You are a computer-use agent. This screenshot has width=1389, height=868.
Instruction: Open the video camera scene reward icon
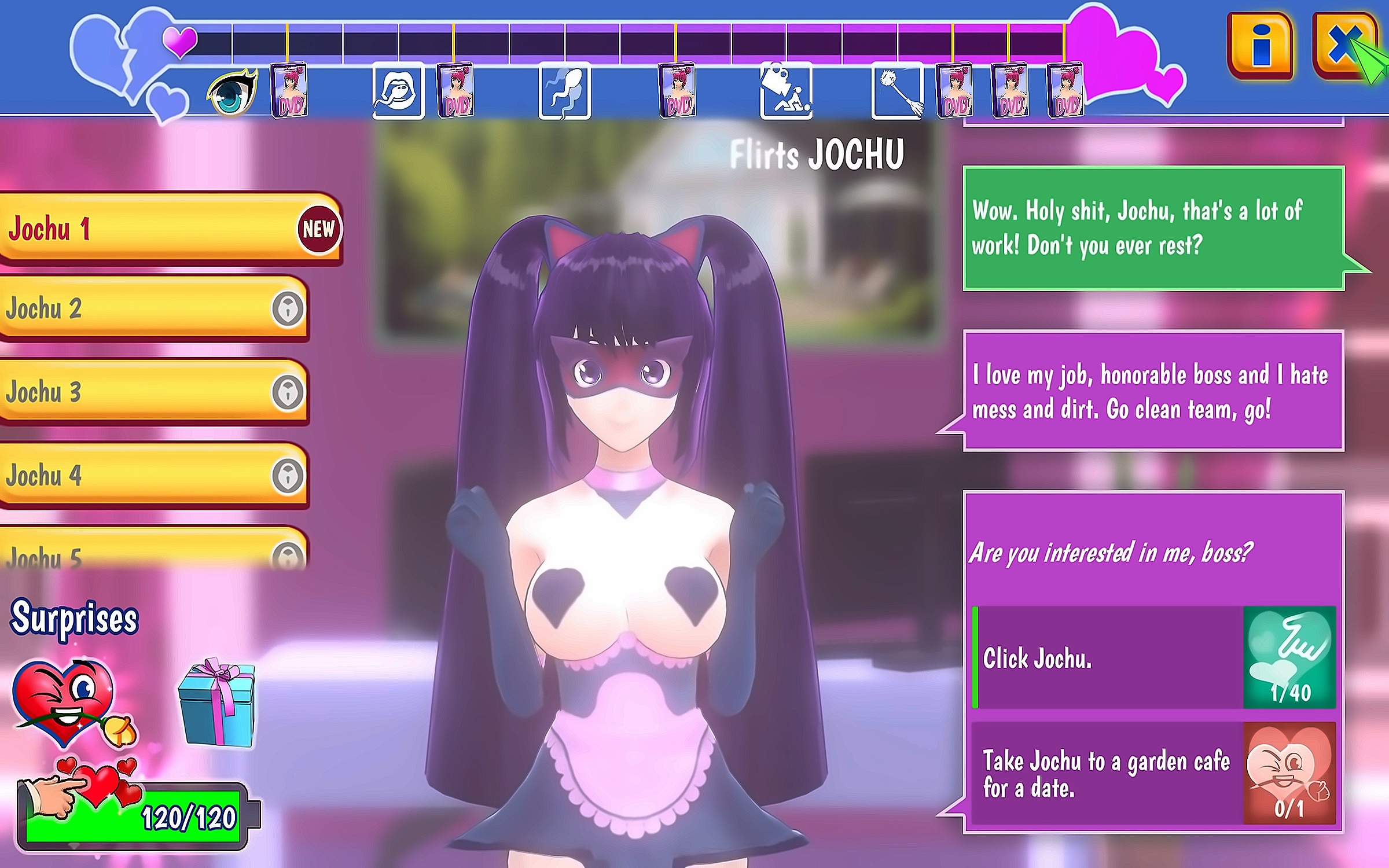[787, 91]
